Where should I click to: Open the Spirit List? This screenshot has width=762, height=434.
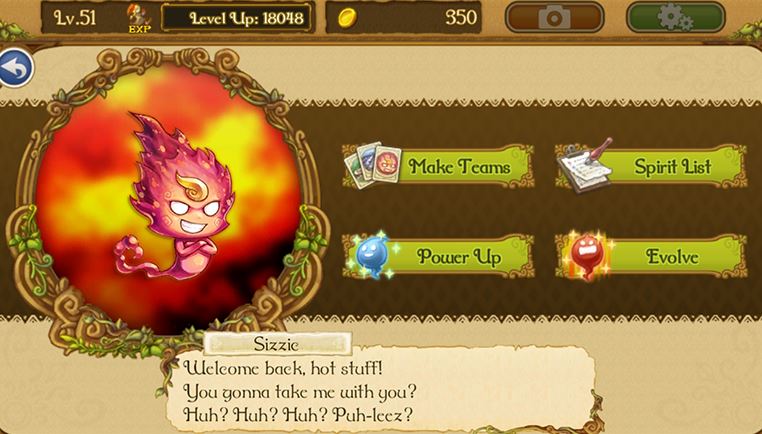click(x=652, y=167)
